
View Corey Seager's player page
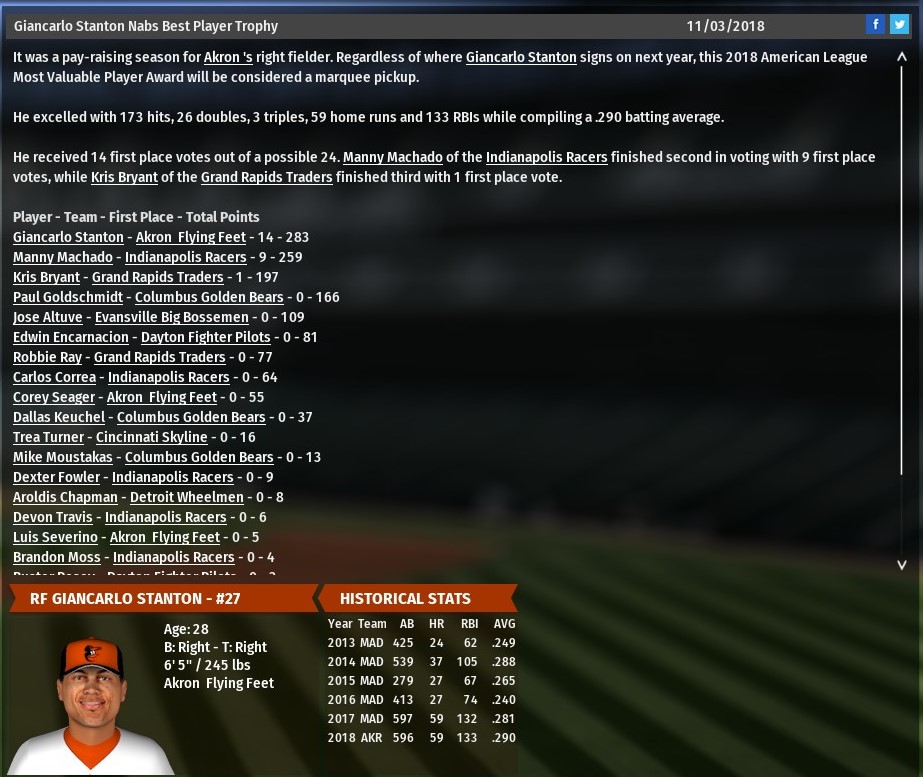click(54, 397)
